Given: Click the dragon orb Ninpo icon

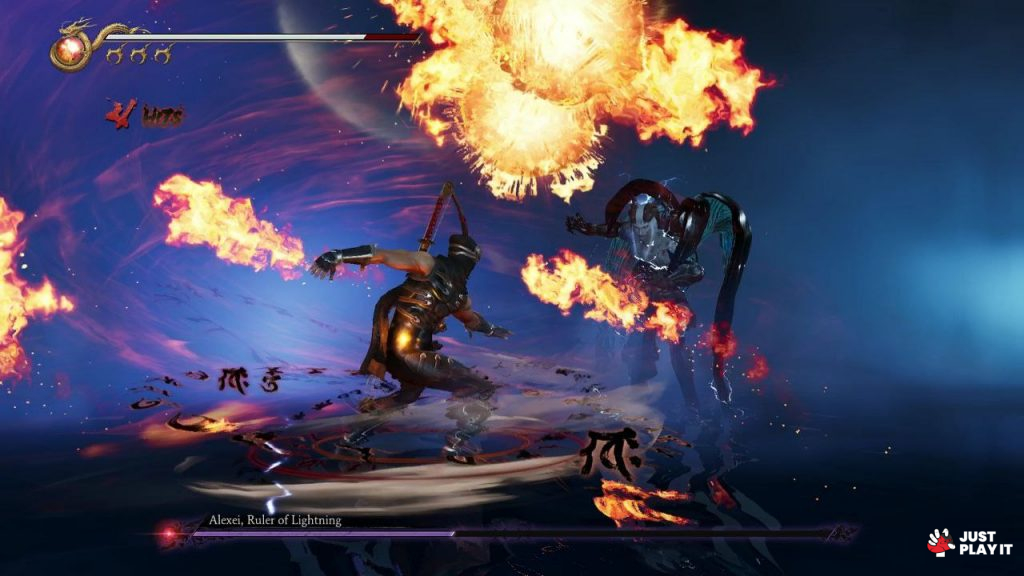Looking at the screenshot, I should pyautogui.click(x=70, y=48).
